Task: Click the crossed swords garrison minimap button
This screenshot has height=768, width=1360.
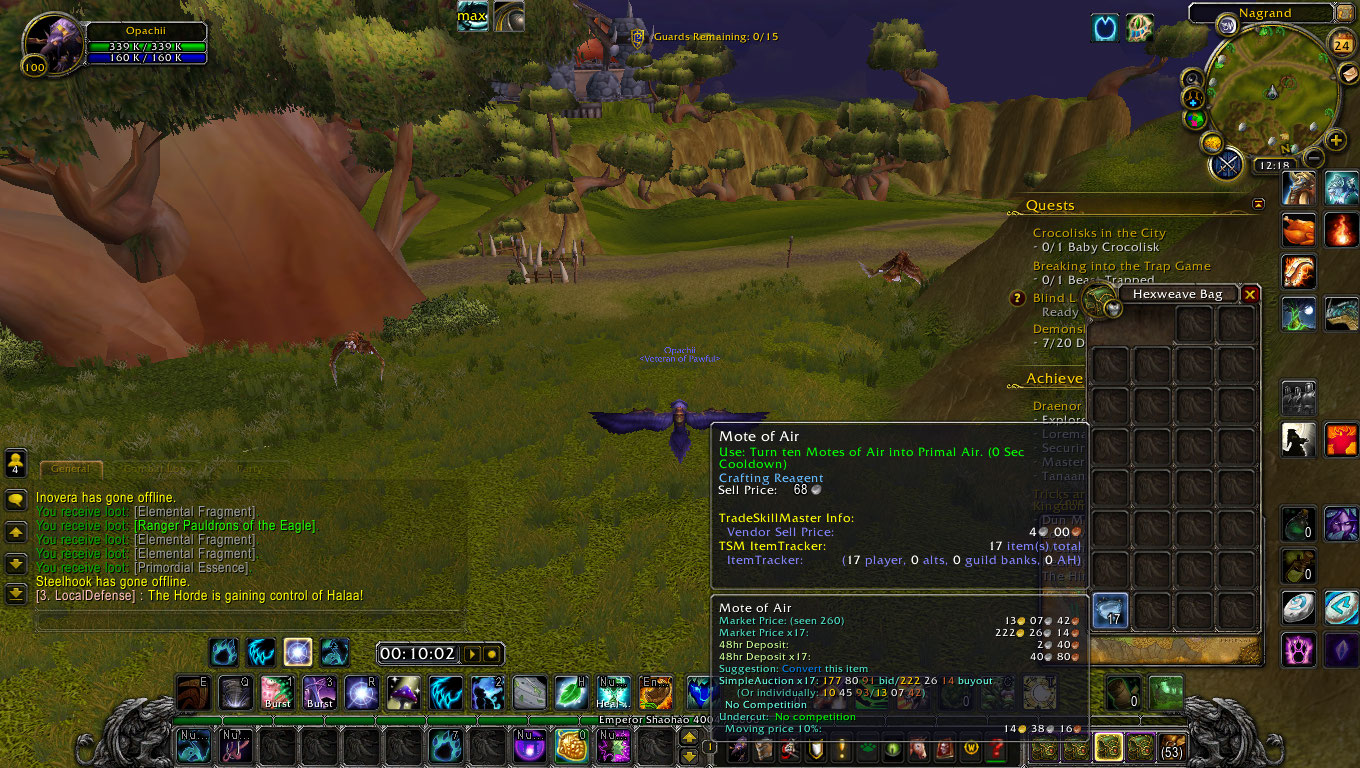Action: point(1226,164)
